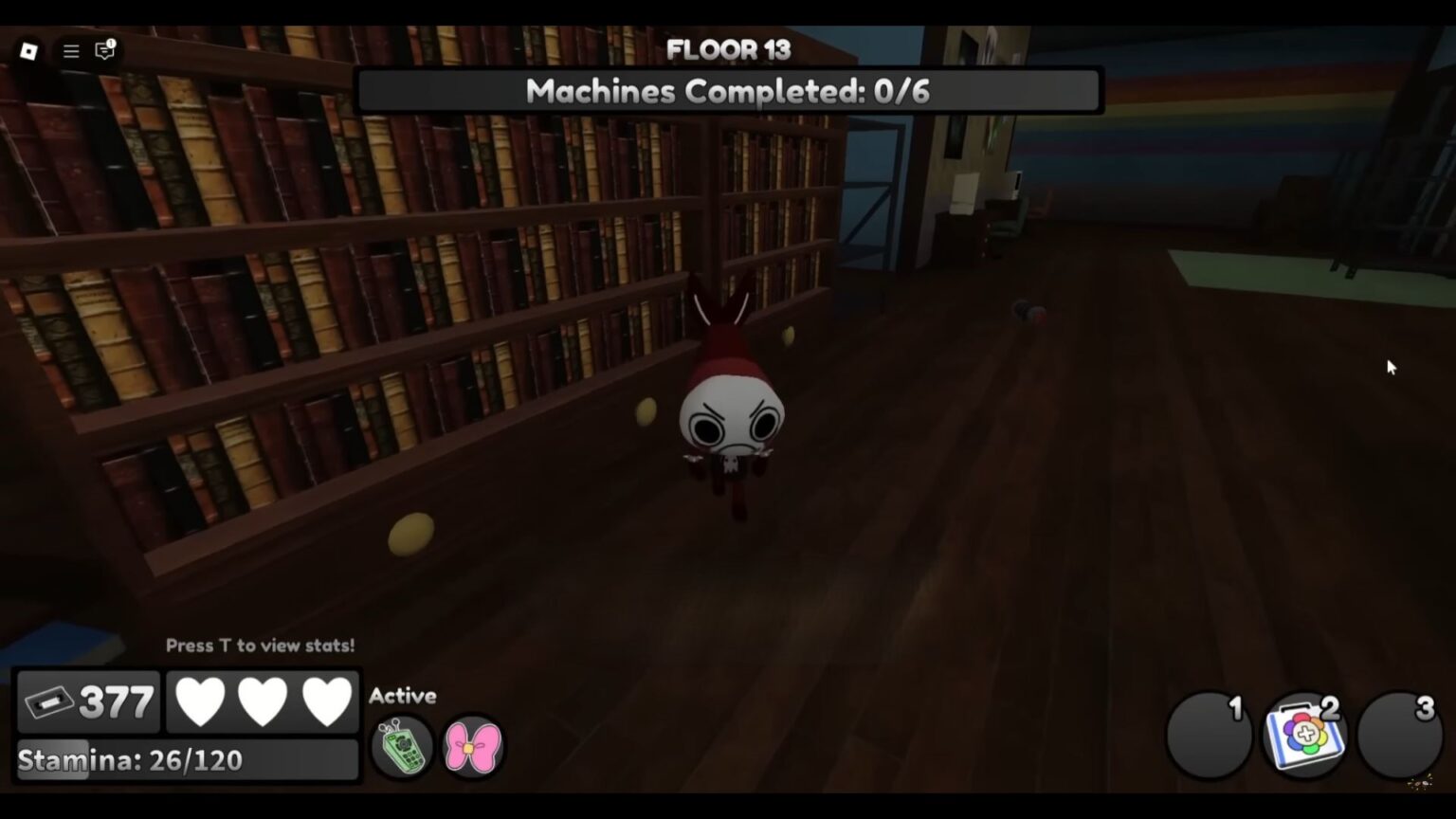This screenshot has height=819, width=1456.
Task: Expand the tape counter showing 377
Action: [x=89, y=701]
